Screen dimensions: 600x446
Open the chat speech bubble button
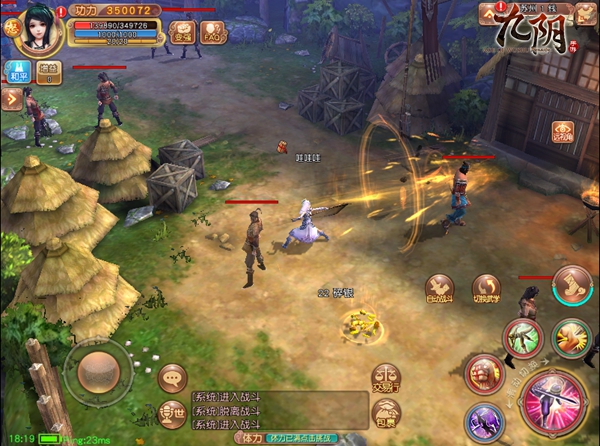[x=173, y=377]
